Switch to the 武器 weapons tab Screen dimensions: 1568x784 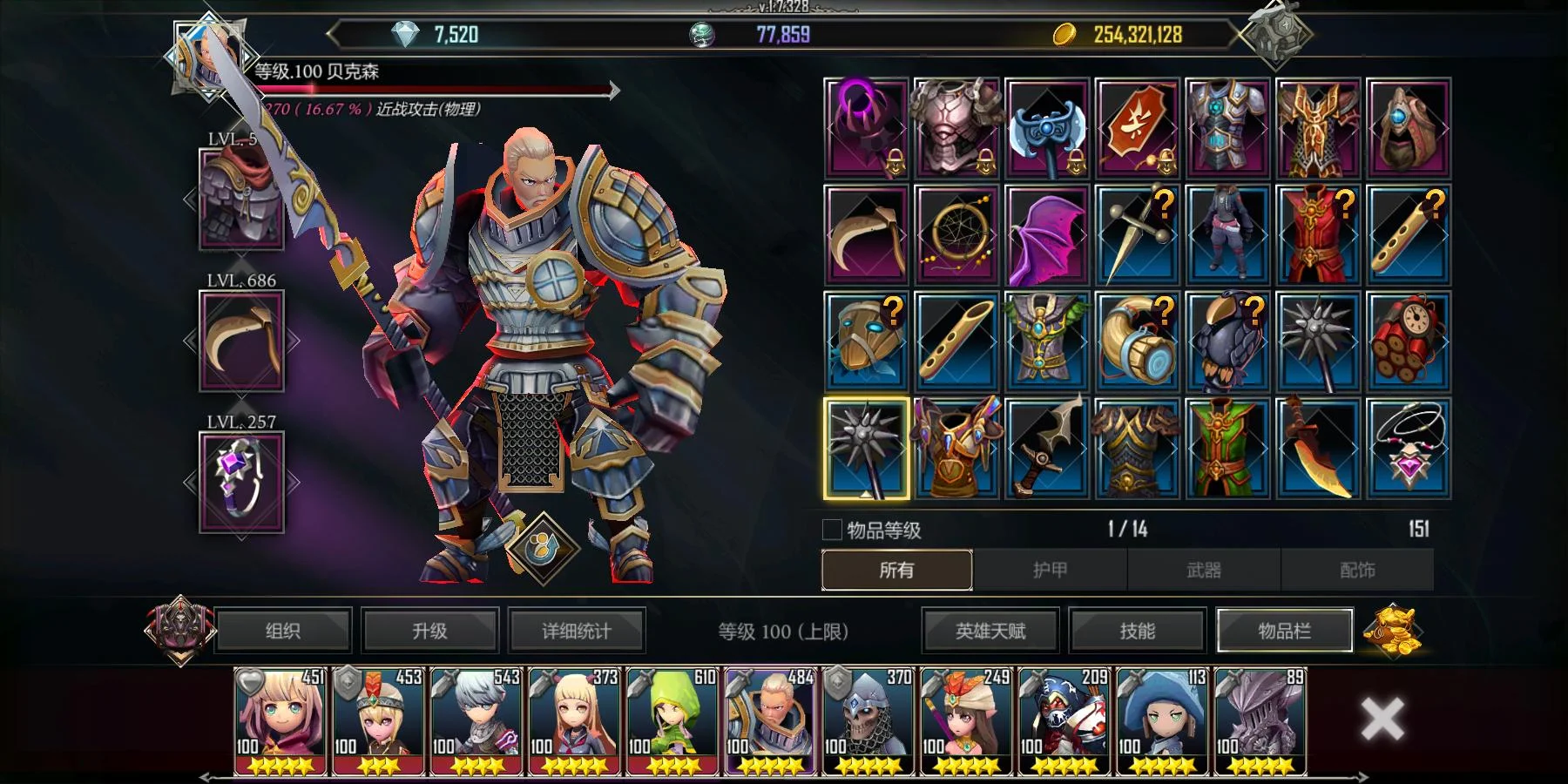1204,570
